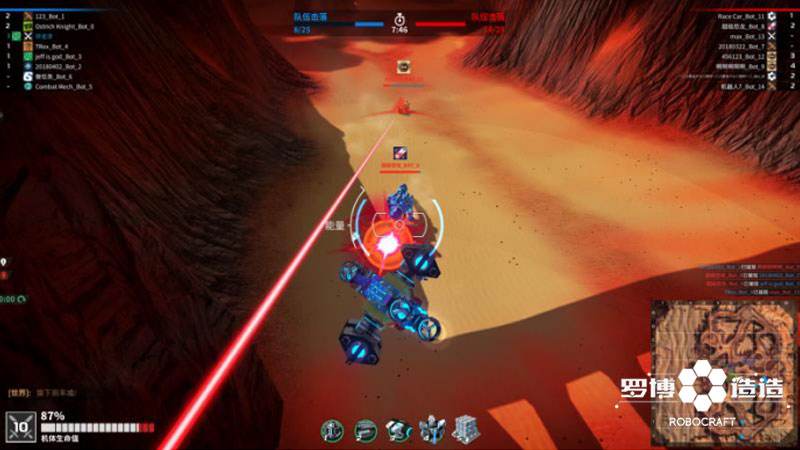Select Combat Mech_Bot_5 in team list
800x450 pixels.
(x=63, y=87)
